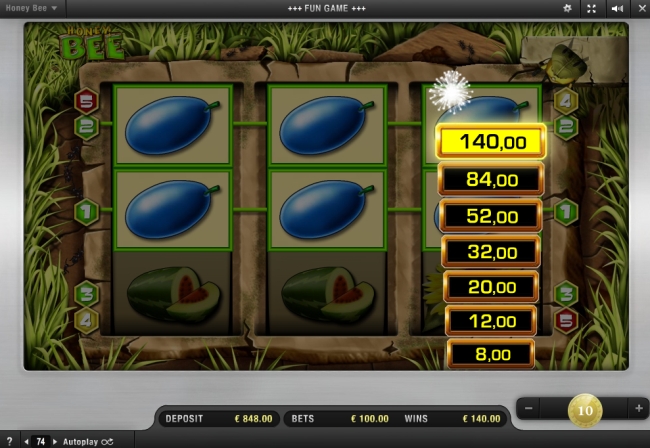The image size is (650, 448).
Task: Open the Honey Bee game dropdown
Action: [32, 8]
